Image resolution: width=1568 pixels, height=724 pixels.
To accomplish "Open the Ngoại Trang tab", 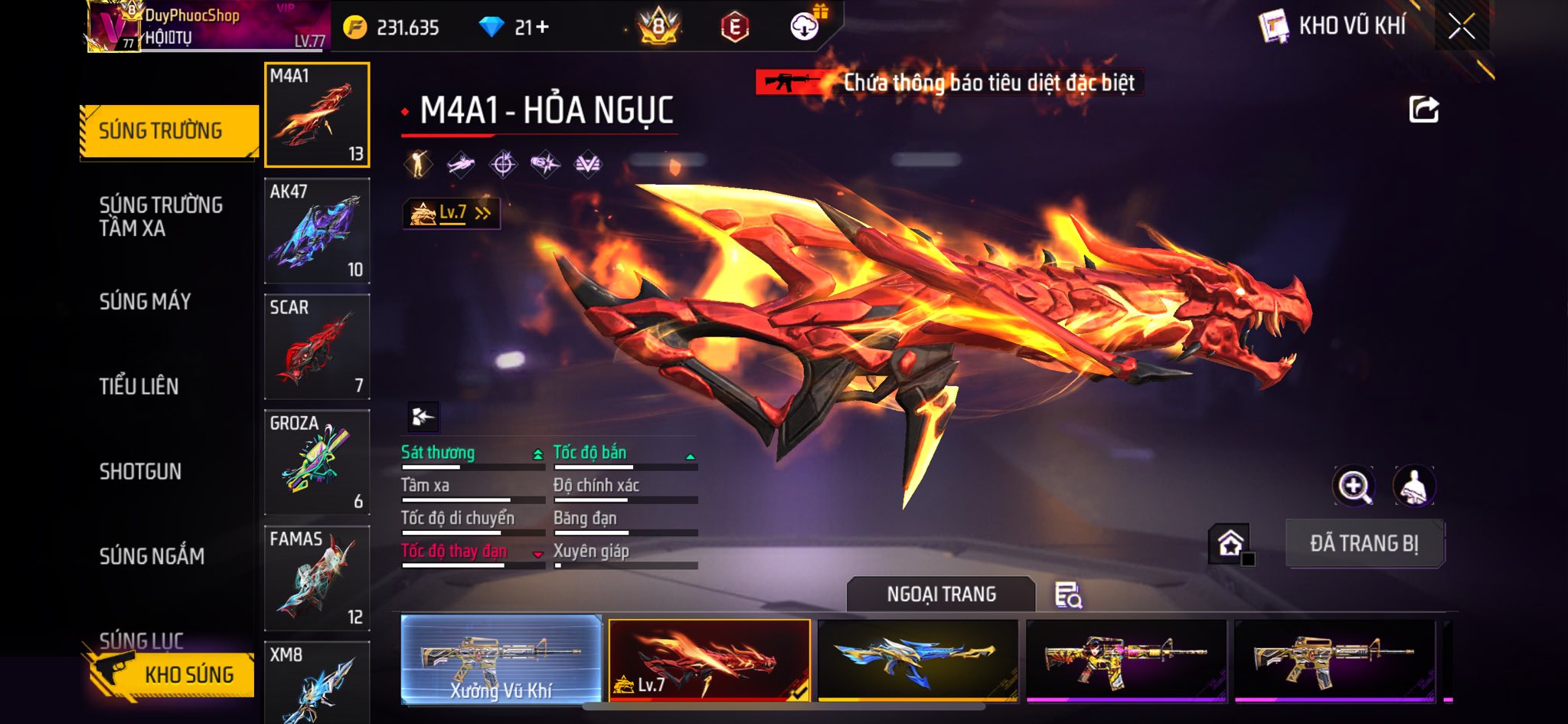I will [x=941, y=595].
